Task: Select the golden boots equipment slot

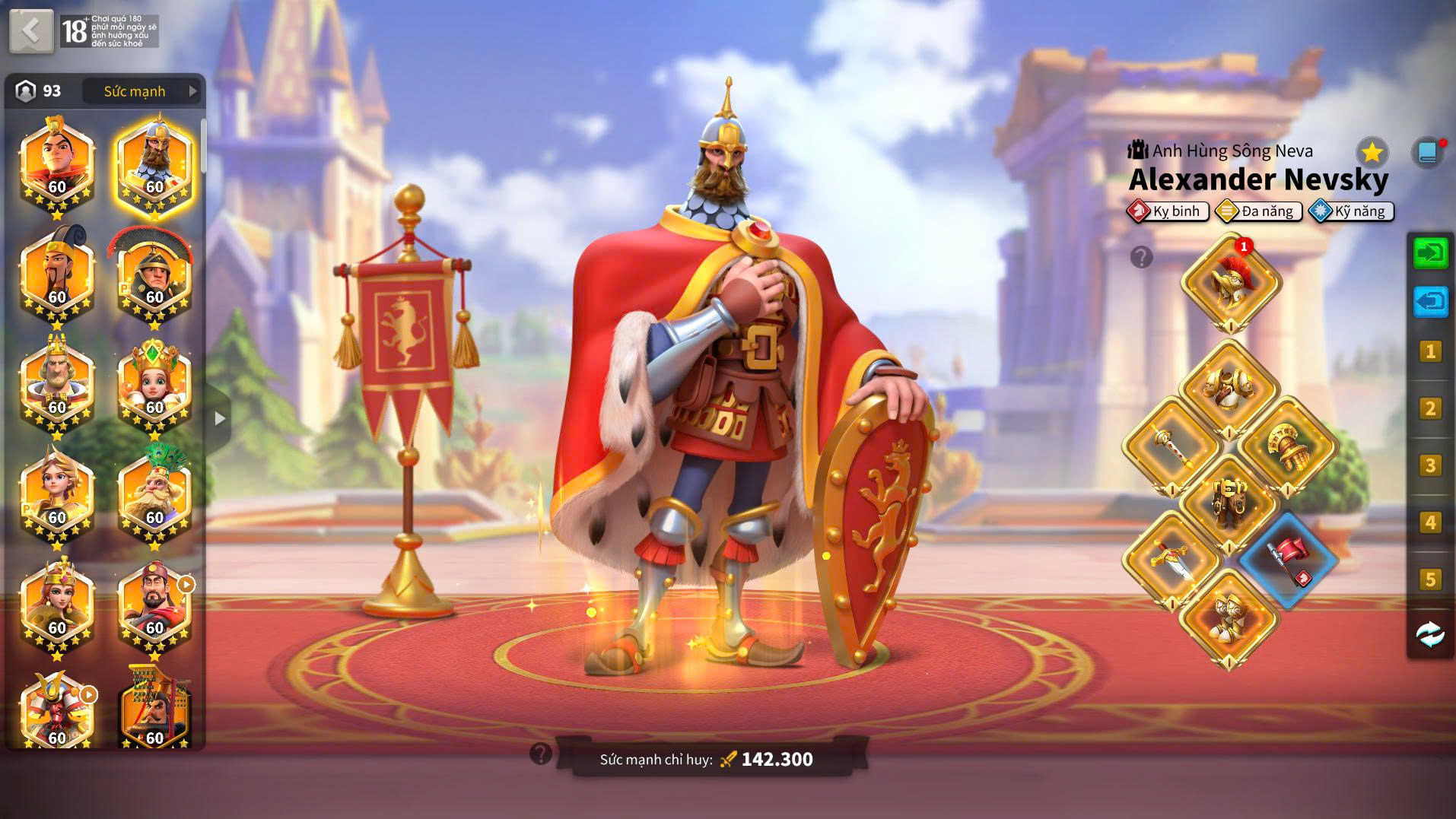Action: tap(1229, 617)
